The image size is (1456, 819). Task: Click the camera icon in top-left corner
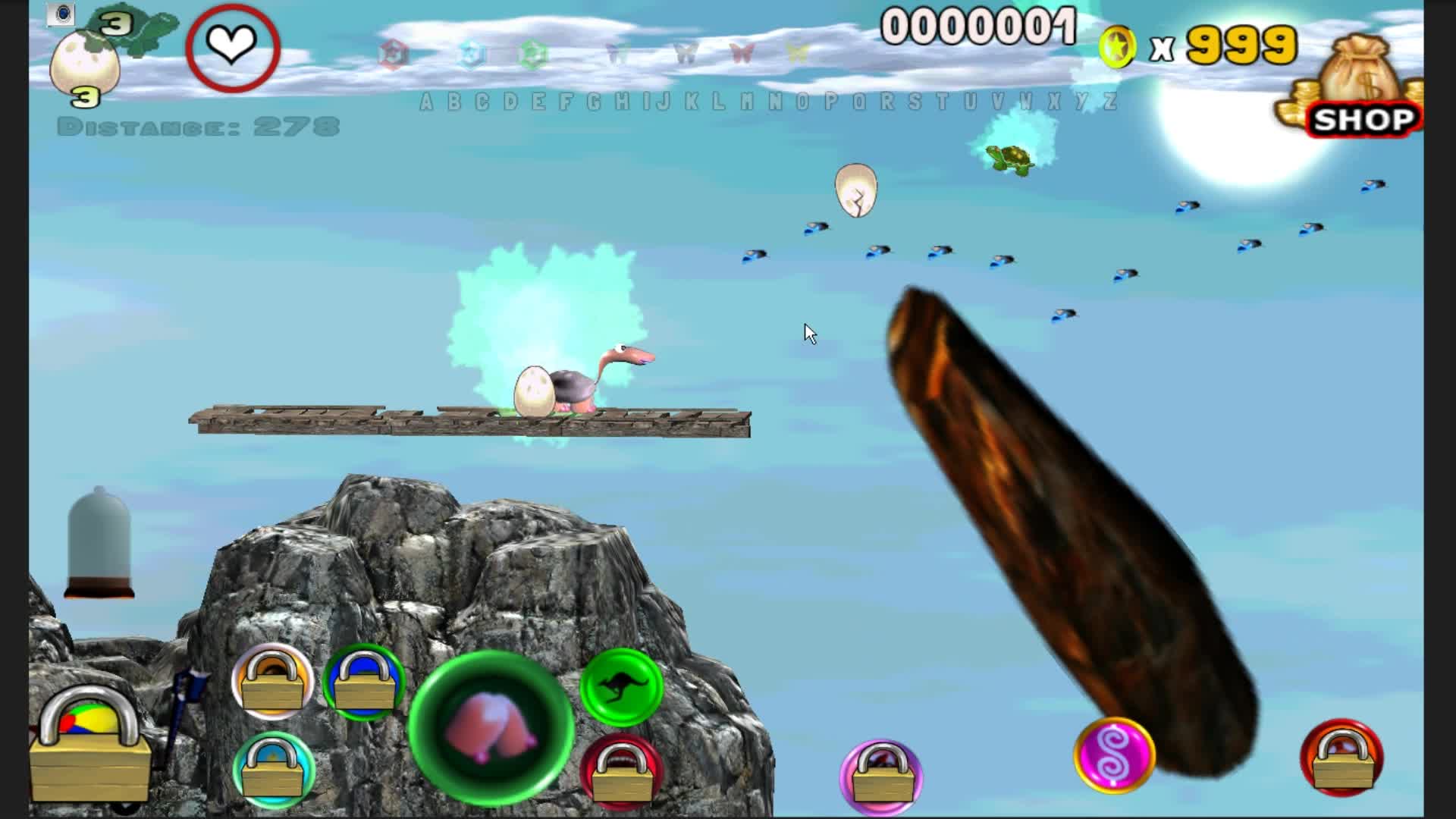pyautogui.click(x=63, y=14)
